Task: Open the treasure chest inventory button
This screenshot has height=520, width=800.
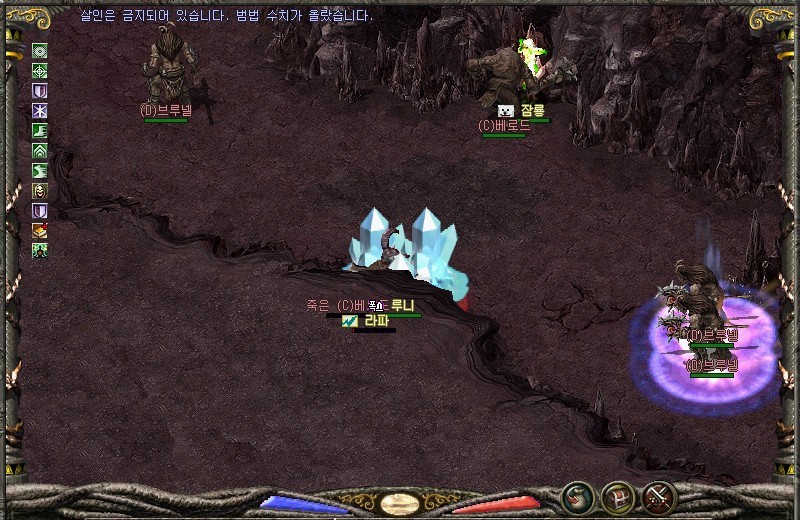Action: [618, 497]
